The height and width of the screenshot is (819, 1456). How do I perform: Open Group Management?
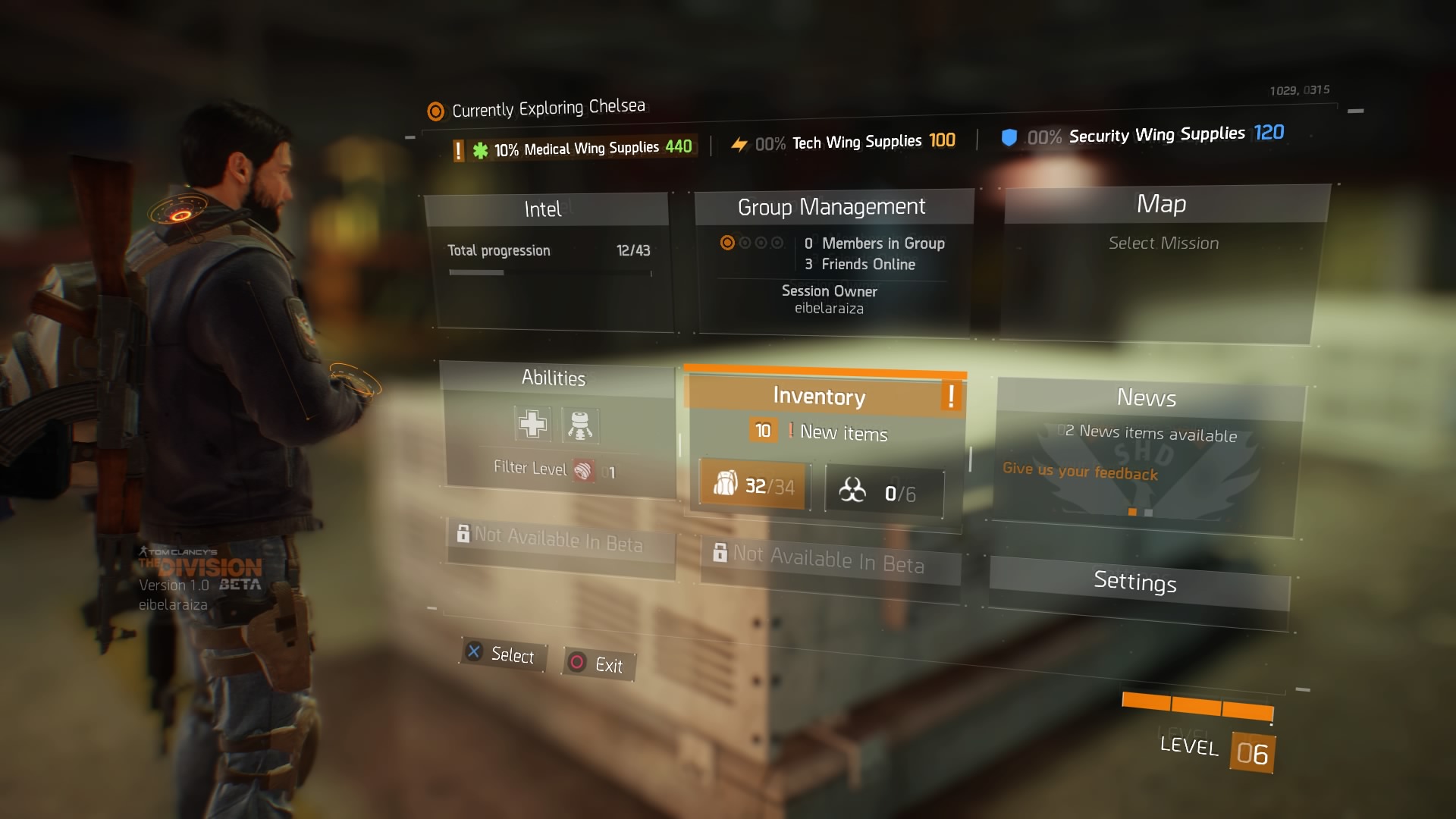(832, 207)
